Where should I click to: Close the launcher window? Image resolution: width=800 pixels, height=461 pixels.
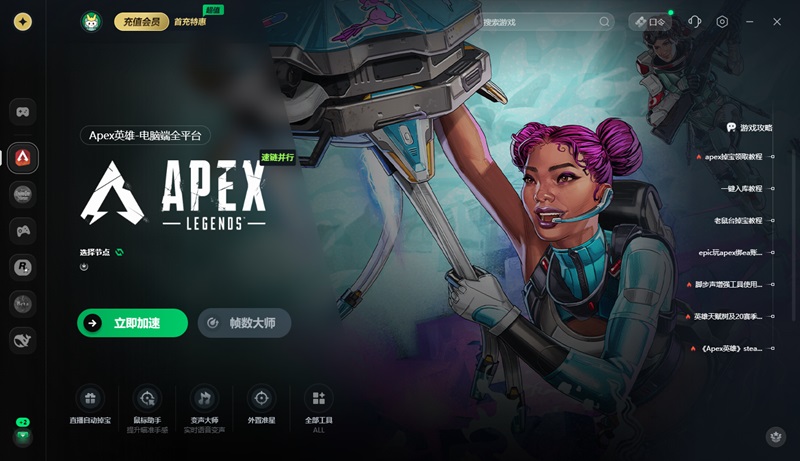click(777, 21)
